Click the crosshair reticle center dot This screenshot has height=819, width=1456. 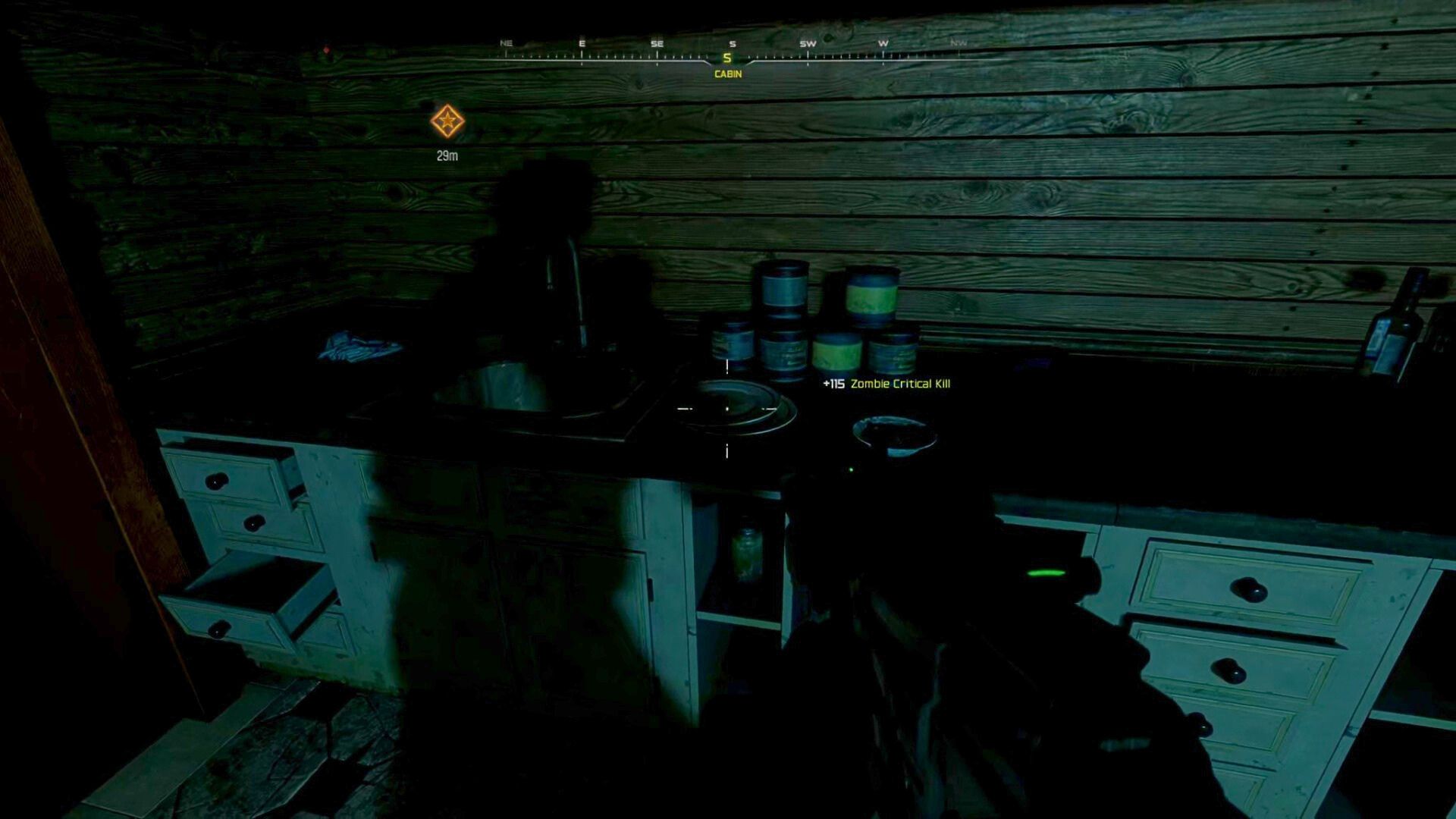pos(726,408)
